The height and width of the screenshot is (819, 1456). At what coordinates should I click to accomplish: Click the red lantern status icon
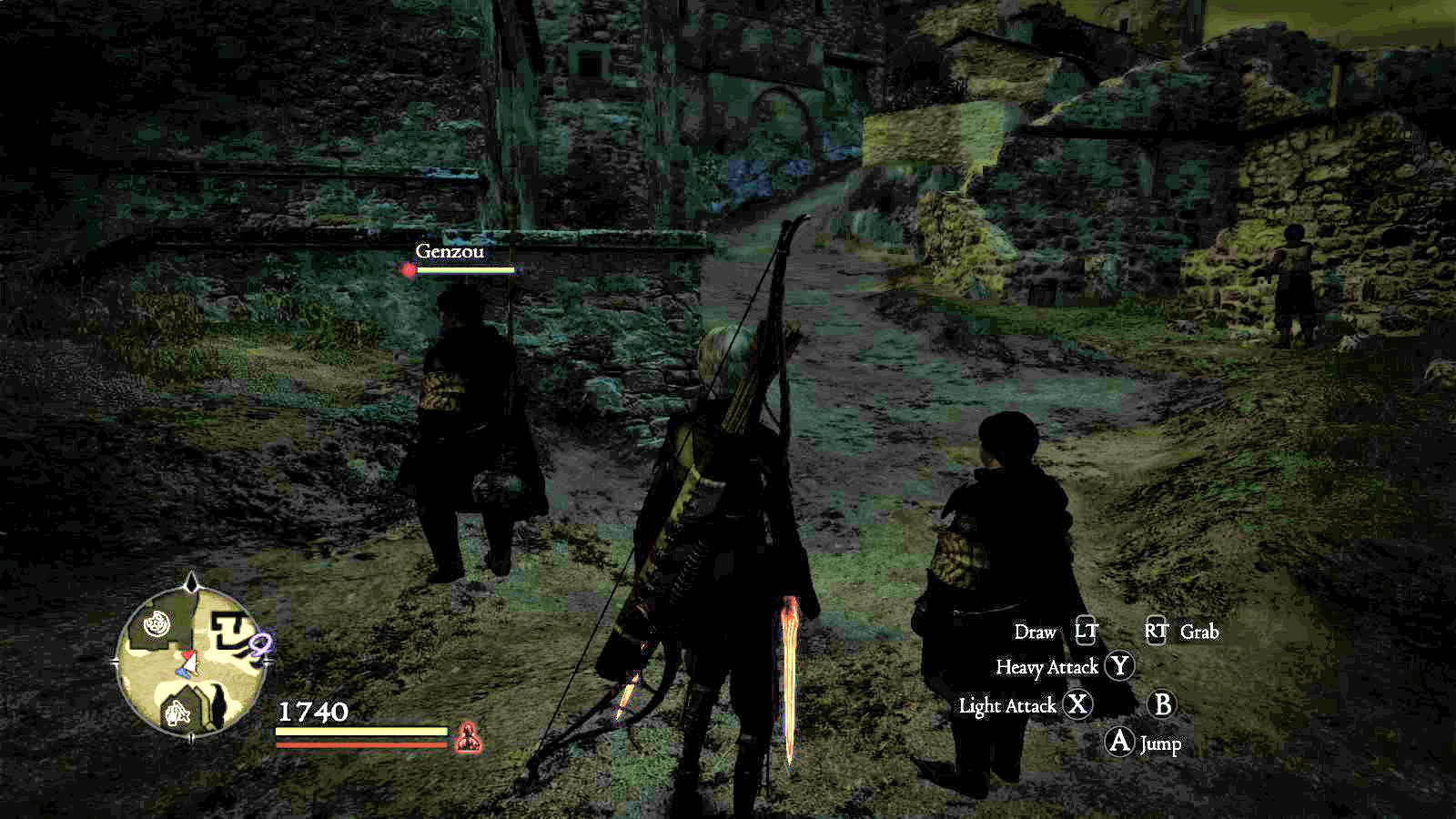click(468, 735)
